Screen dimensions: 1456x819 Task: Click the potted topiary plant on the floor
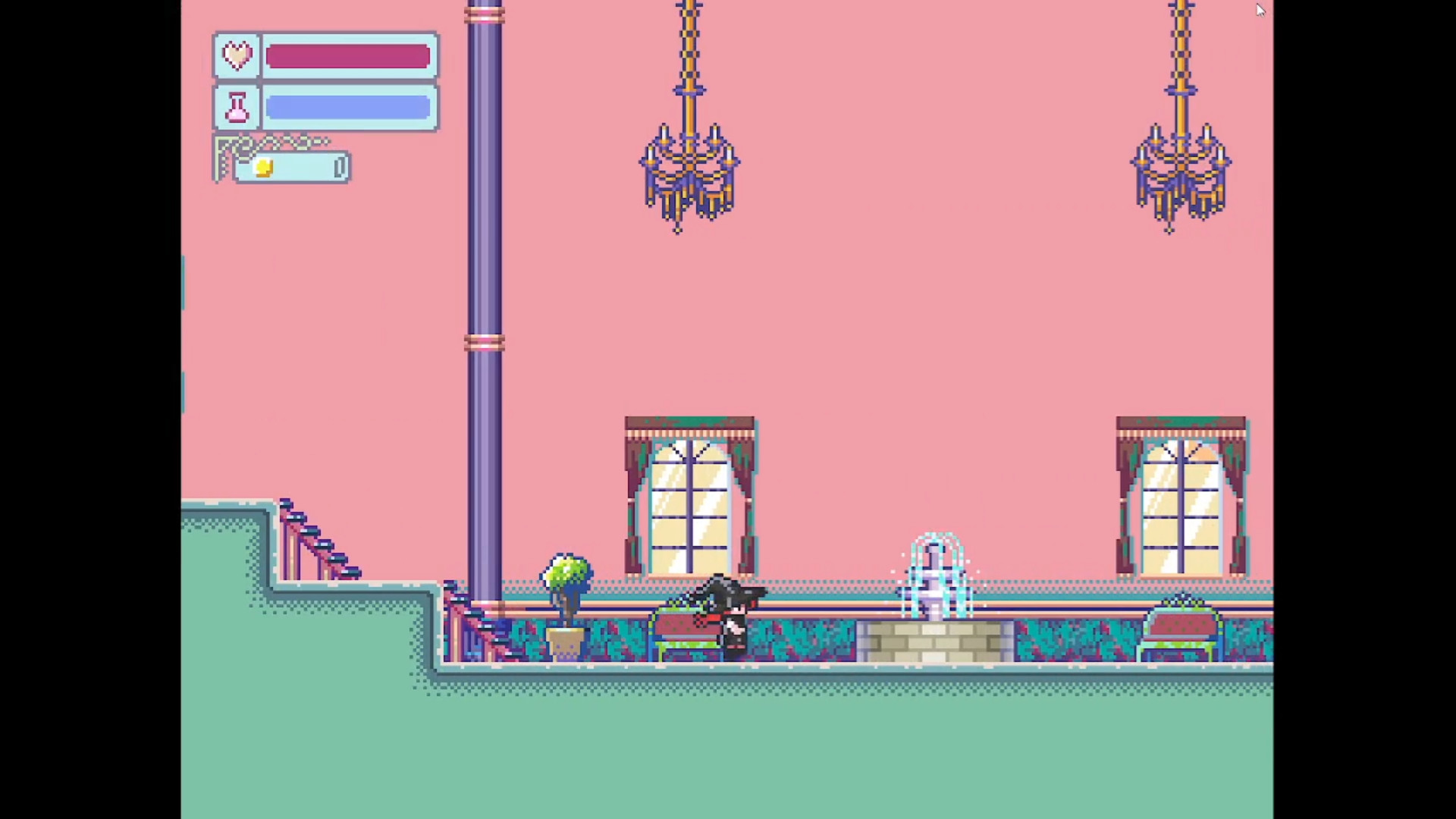tap(566, 599)
